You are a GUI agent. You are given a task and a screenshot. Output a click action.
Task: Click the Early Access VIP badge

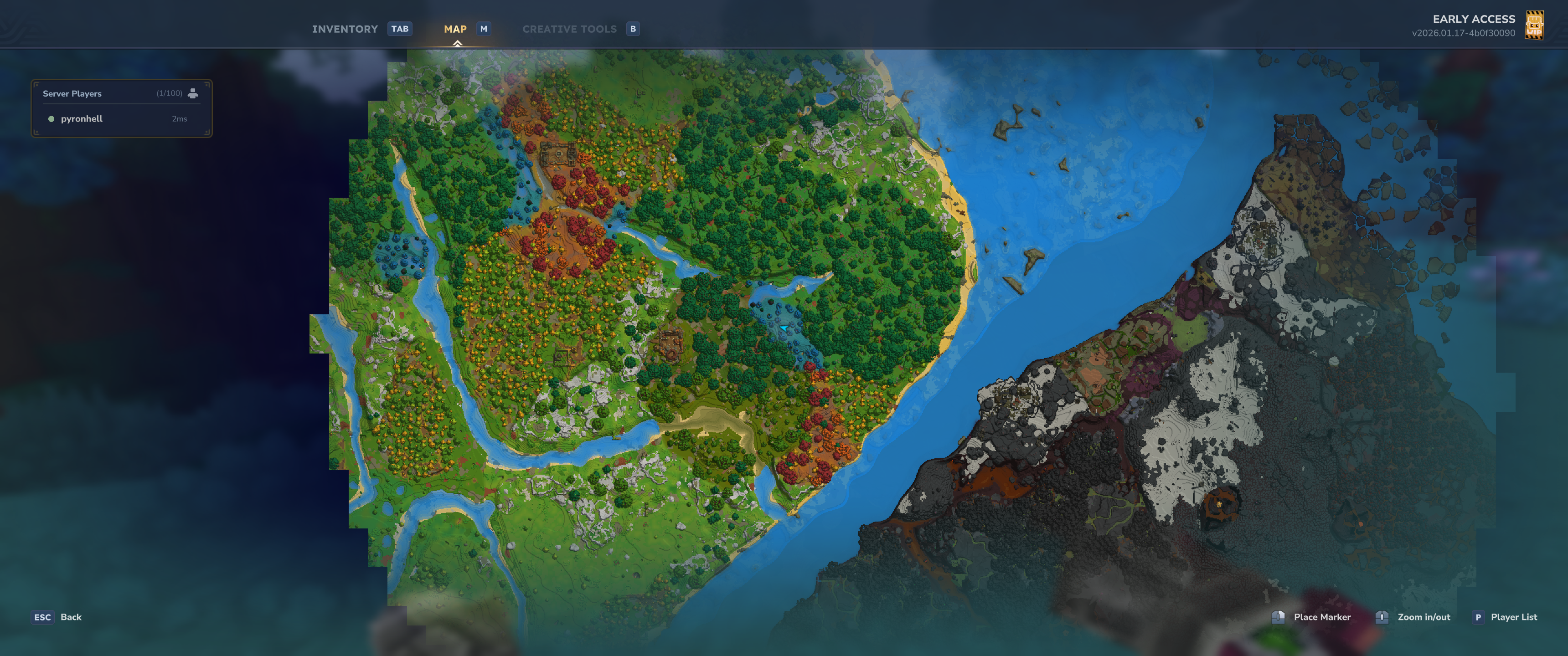tap(1534, 26)
